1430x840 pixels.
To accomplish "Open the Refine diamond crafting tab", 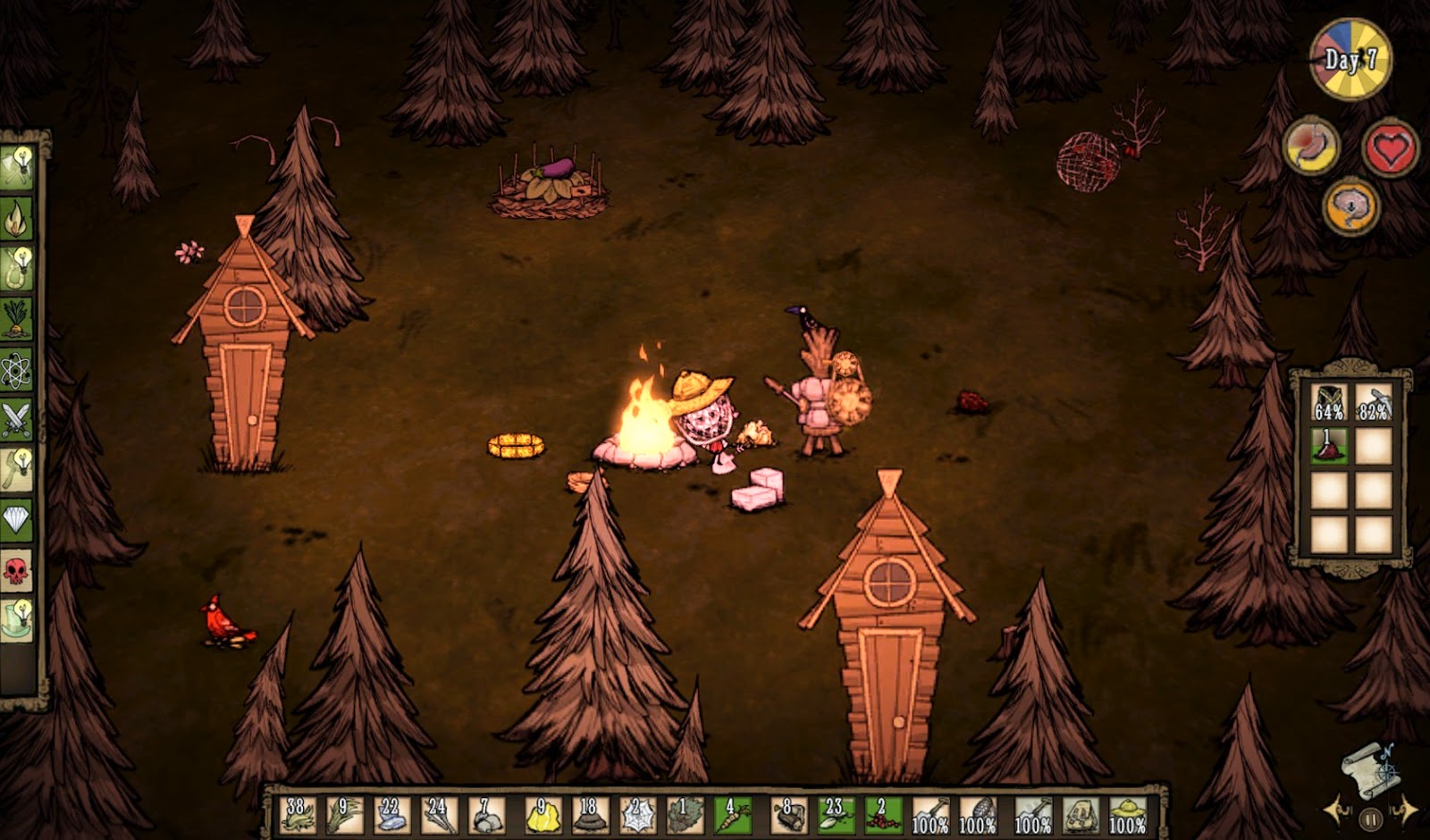I will coord(16,519).
